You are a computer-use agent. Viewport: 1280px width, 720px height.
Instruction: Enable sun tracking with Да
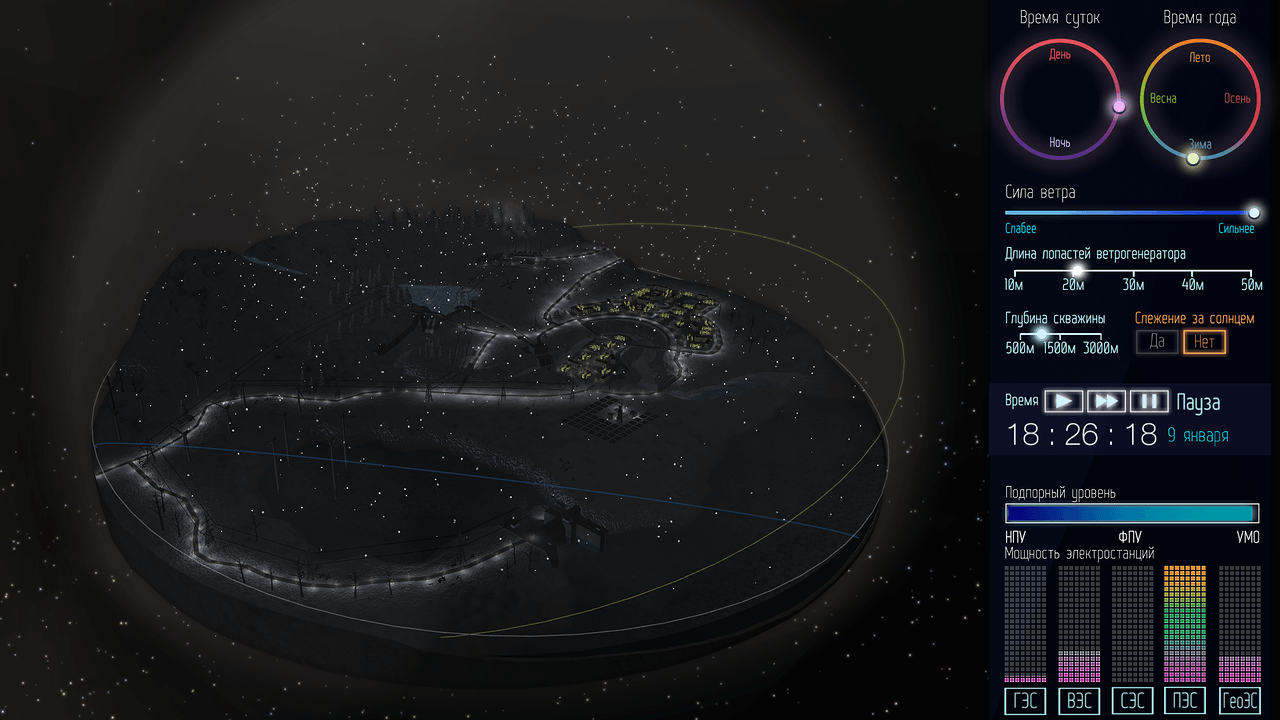[1157, 342]
